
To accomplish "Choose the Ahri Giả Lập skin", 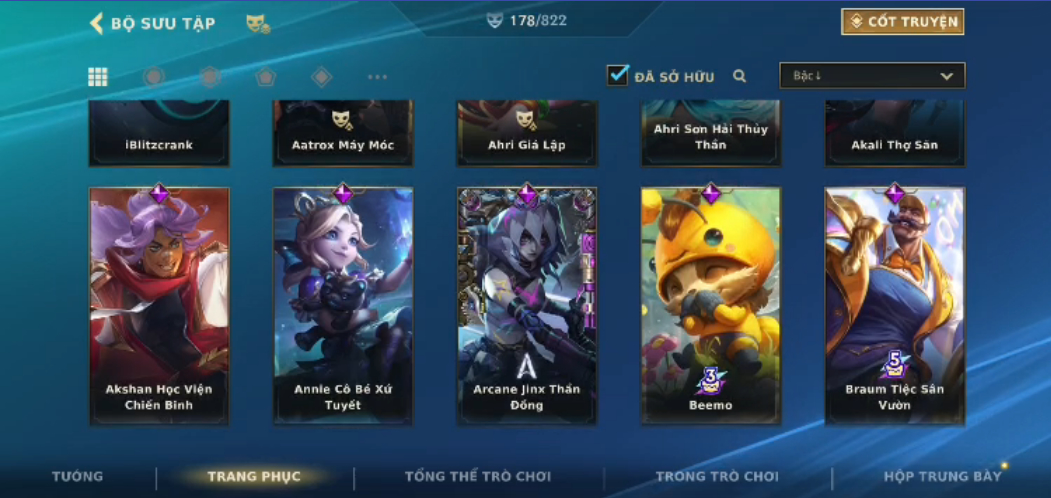I will pos(527,133).
